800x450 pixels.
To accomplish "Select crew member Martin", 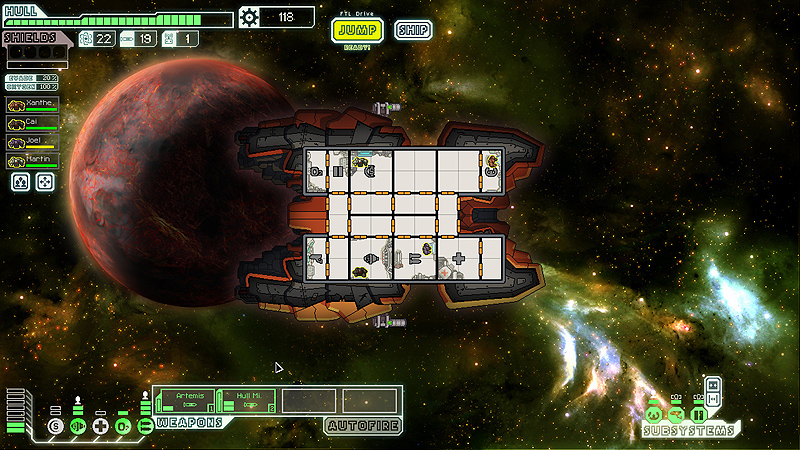I will pyautogui.click(x=33, y=161).
